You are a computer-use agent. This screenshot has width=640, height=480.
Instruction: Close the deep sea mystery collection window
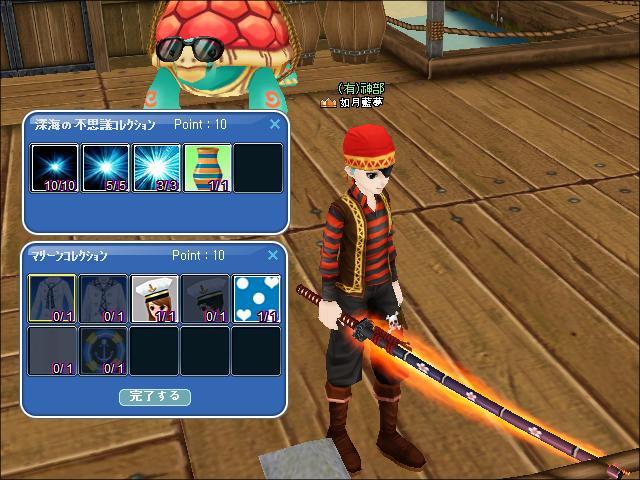pos(275,125)
